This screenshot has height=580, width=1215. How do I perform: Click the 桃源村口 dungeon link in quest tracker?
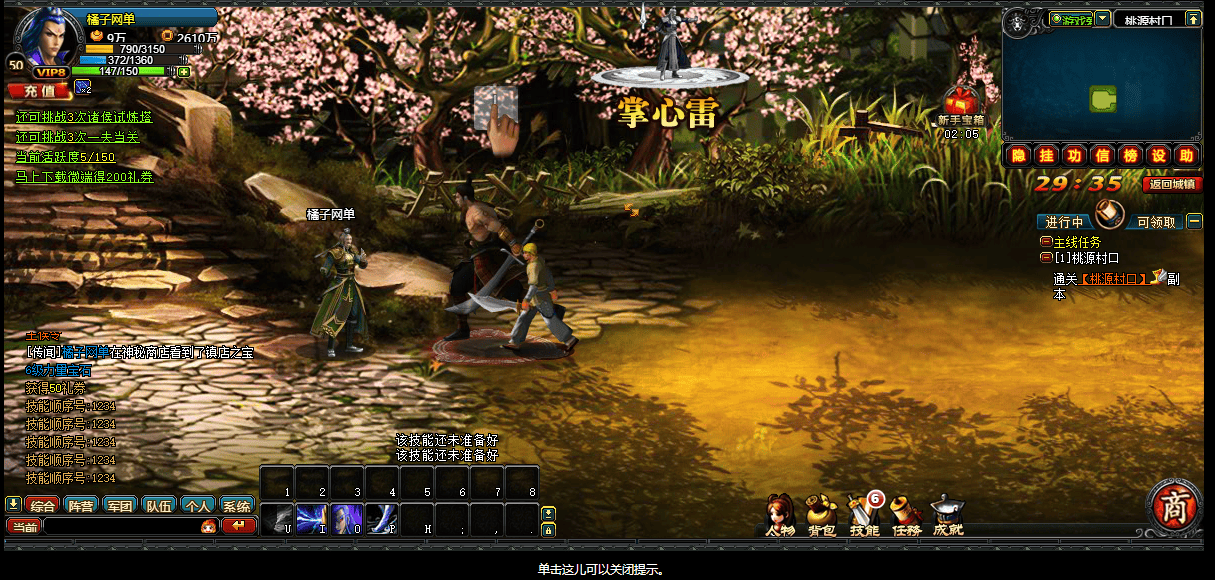(1117, 279)
